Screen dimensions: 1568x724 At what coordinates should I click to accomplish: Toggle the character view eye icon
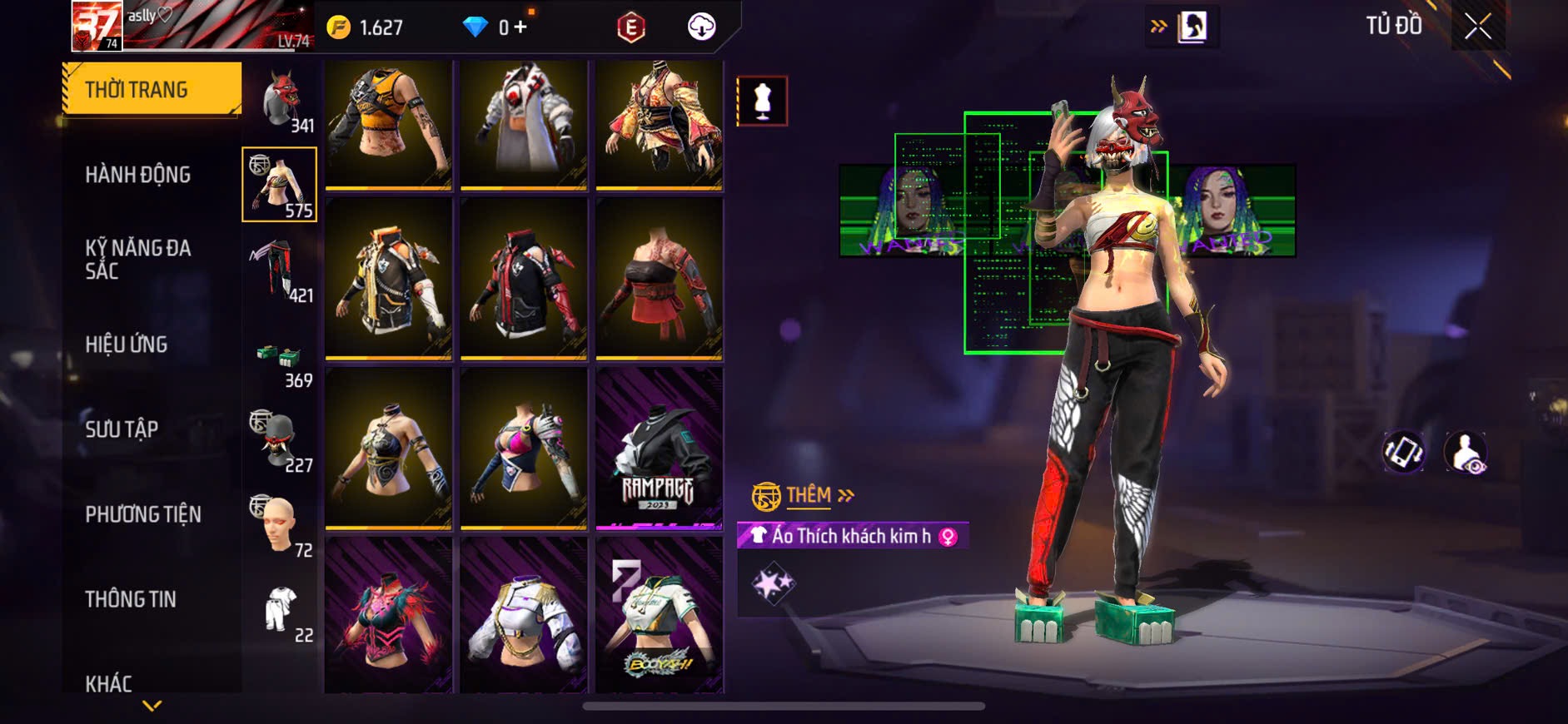click(1466, 452)
